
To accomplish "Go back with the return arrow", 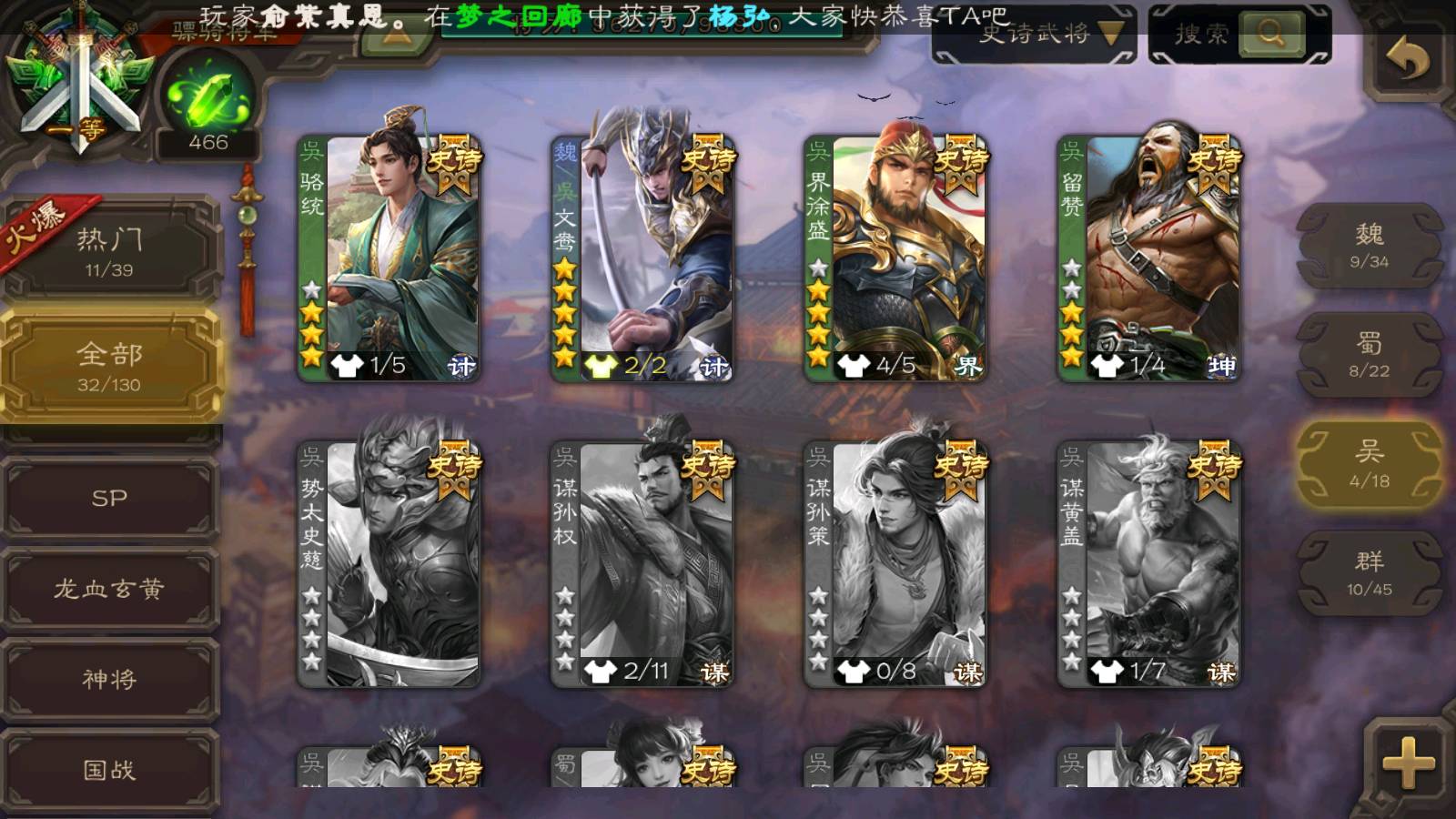I will click(x=1407, y=60).
